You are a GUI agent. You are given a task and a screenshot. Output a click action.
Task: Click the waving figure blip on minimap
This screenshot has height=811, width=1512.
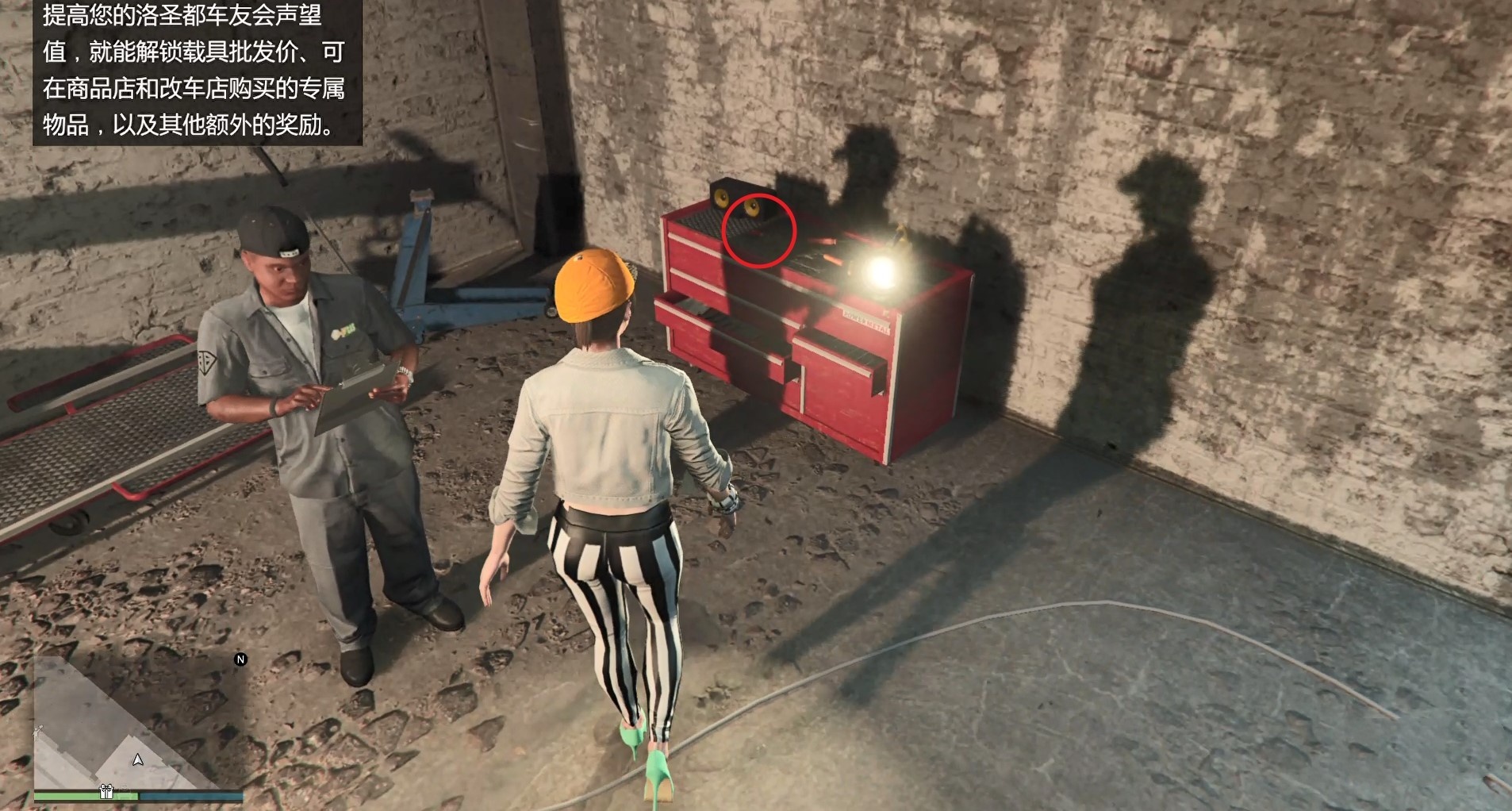point(36,732)
